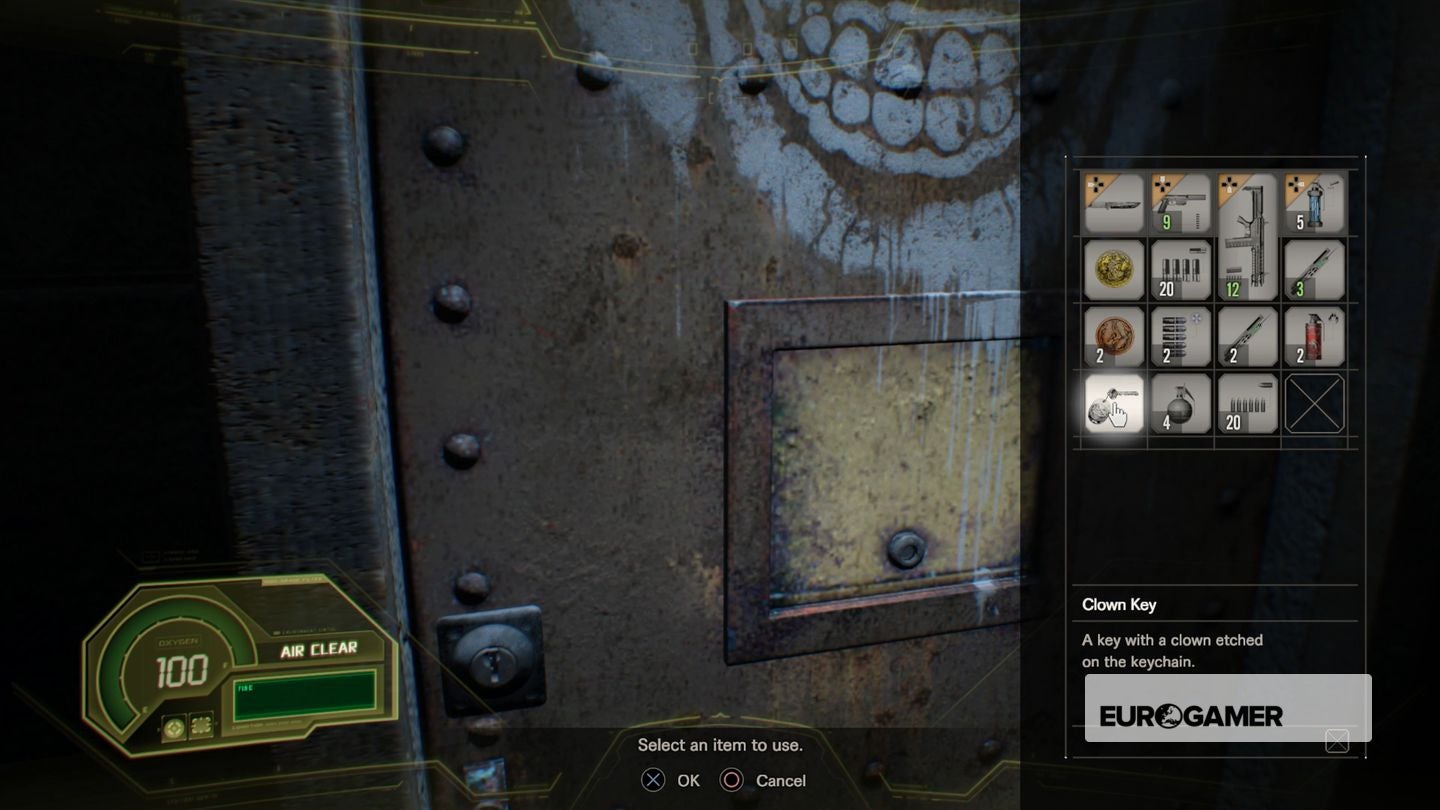Select the stack of 20 machine gun ammo
The image size is (1440, 810).
click(x=1181, y=270)
